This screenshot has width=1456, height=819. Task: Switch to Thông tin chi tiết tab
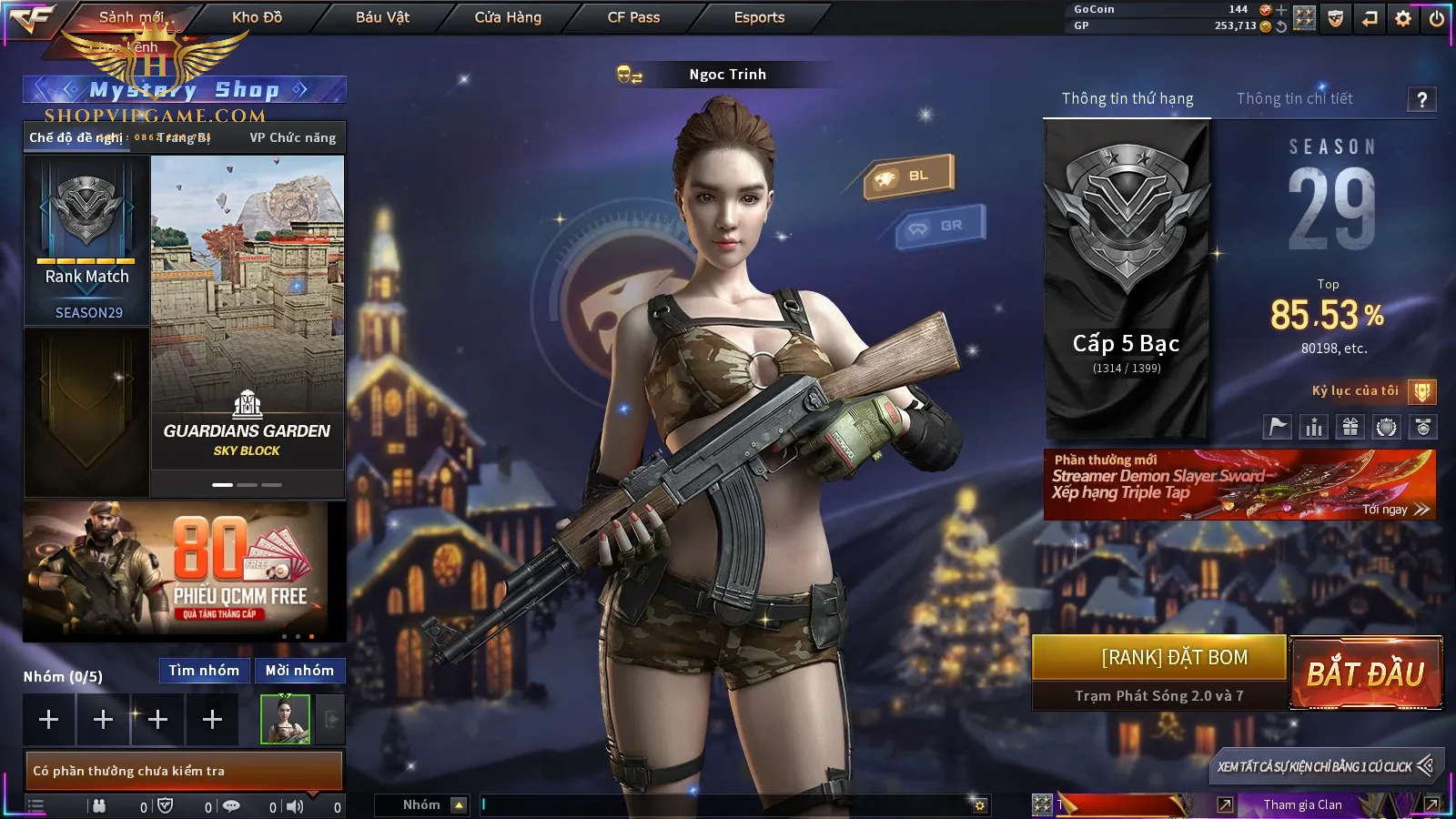[1294, 98]
